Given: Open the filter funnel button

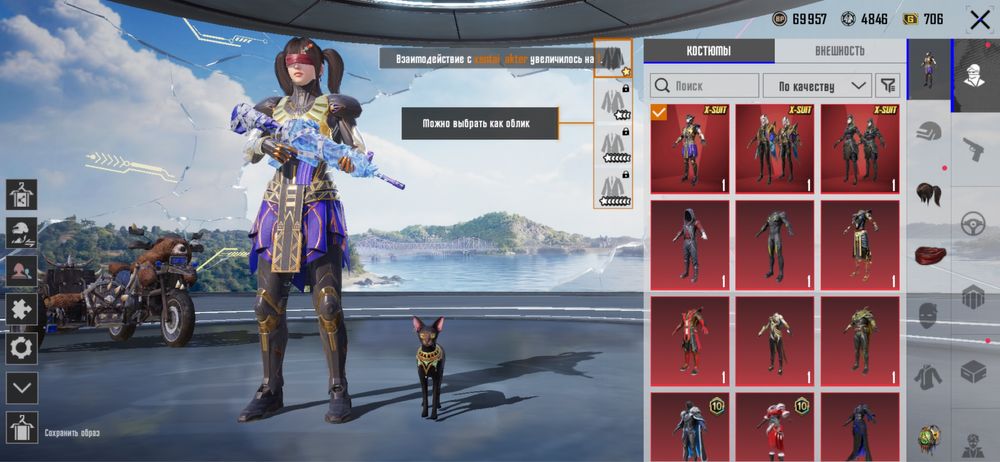Looking at the screenshot, I should click(x=887, y=86).
